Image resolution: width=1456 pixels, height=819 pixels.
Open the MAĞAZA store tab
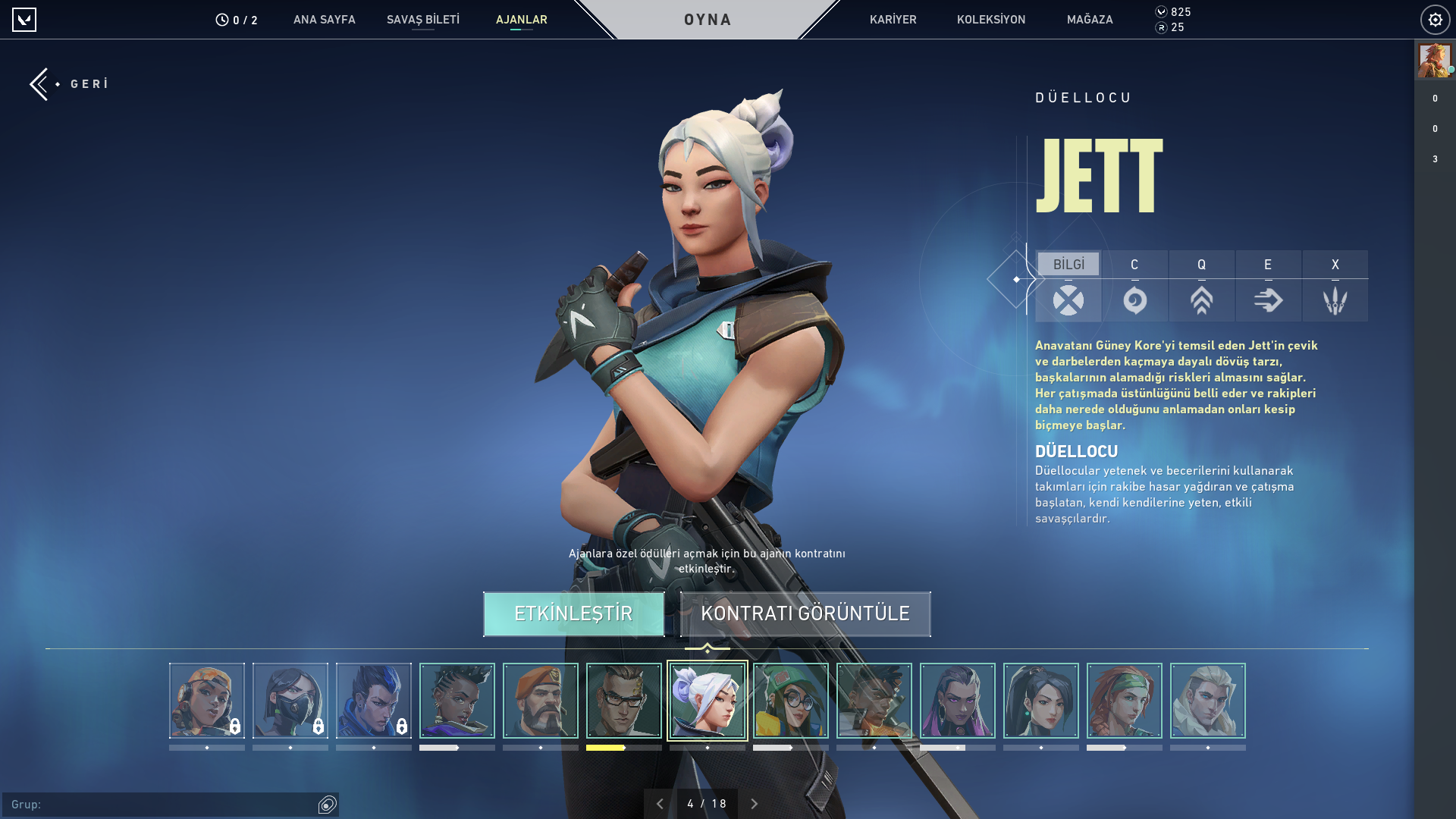(x=1089, y=20)
